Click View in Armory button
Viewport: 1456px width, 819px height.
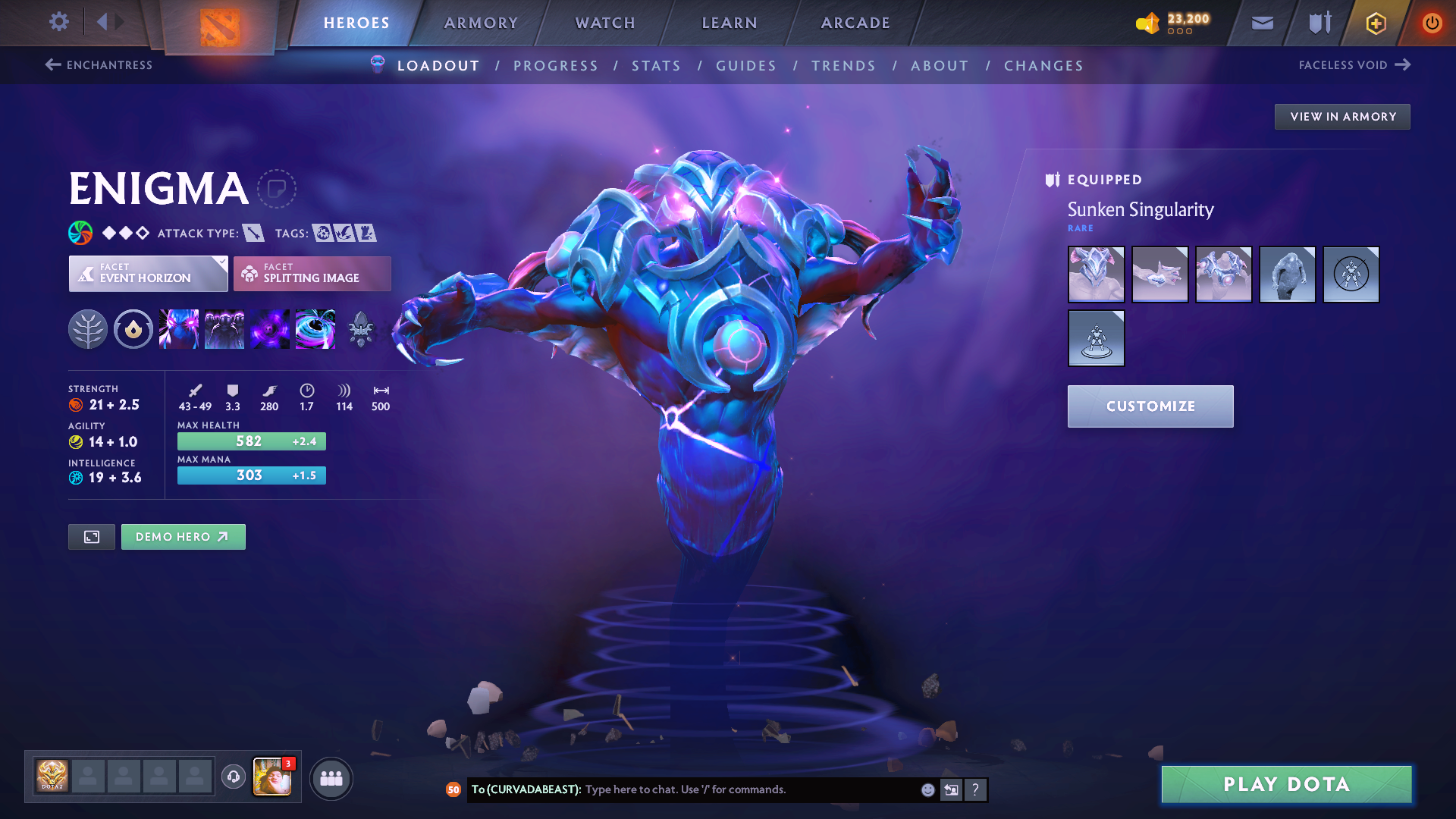tap(1342, 117)
